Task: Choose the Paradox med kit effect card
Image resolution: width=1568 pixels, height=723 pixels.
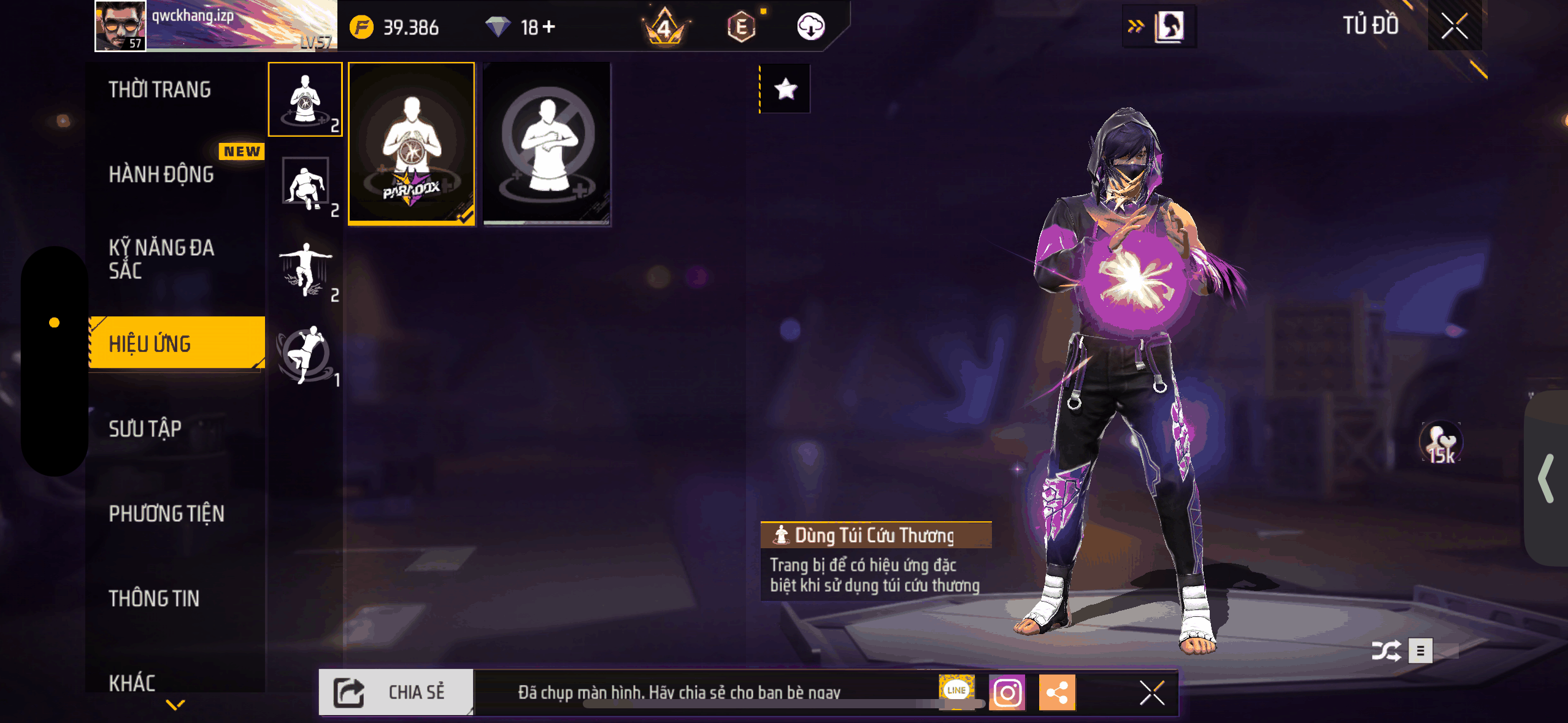Action: pyautogui.click(x=412, y=144)
